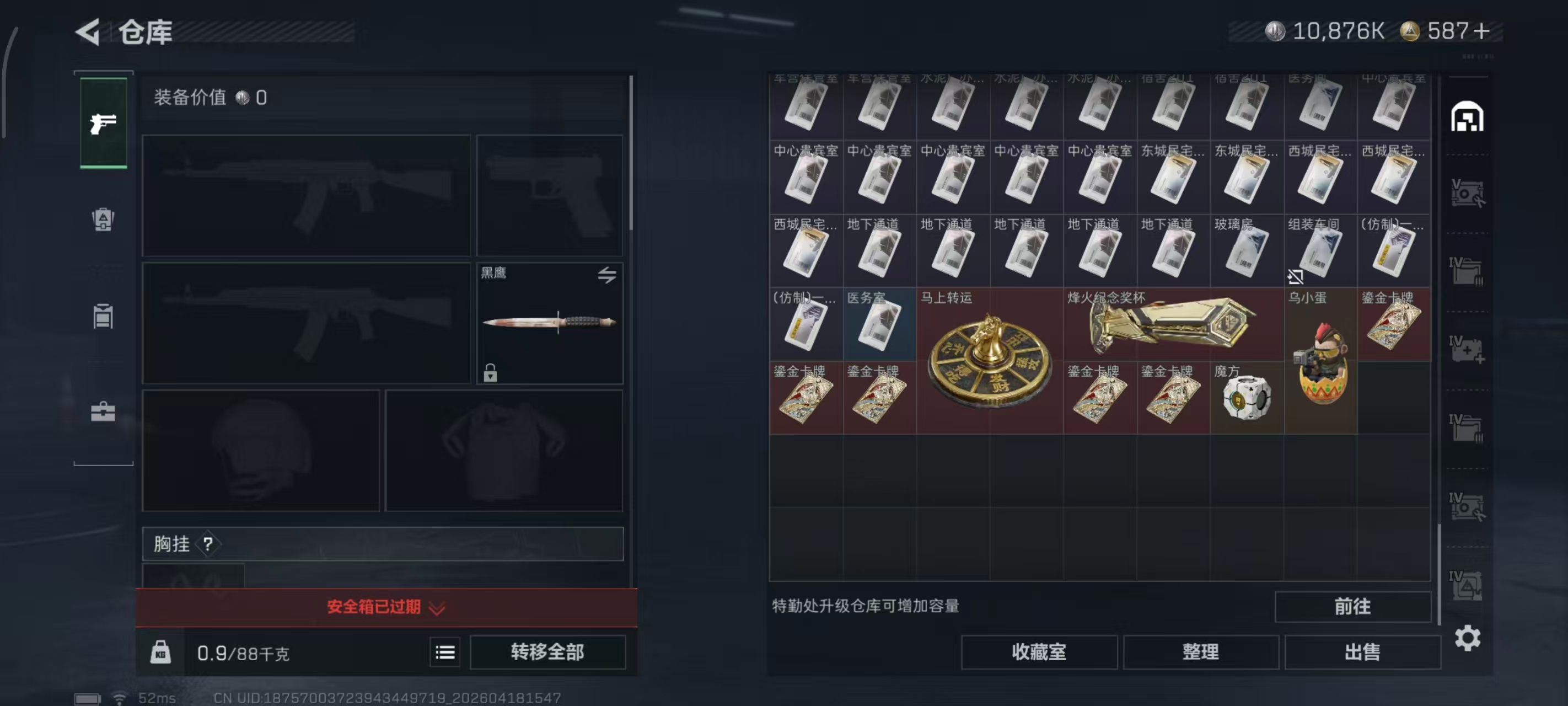Open the list view icon beside weight display
Image resolution: width=1568 pixels, height=706 pixels.
coord(445,652)
